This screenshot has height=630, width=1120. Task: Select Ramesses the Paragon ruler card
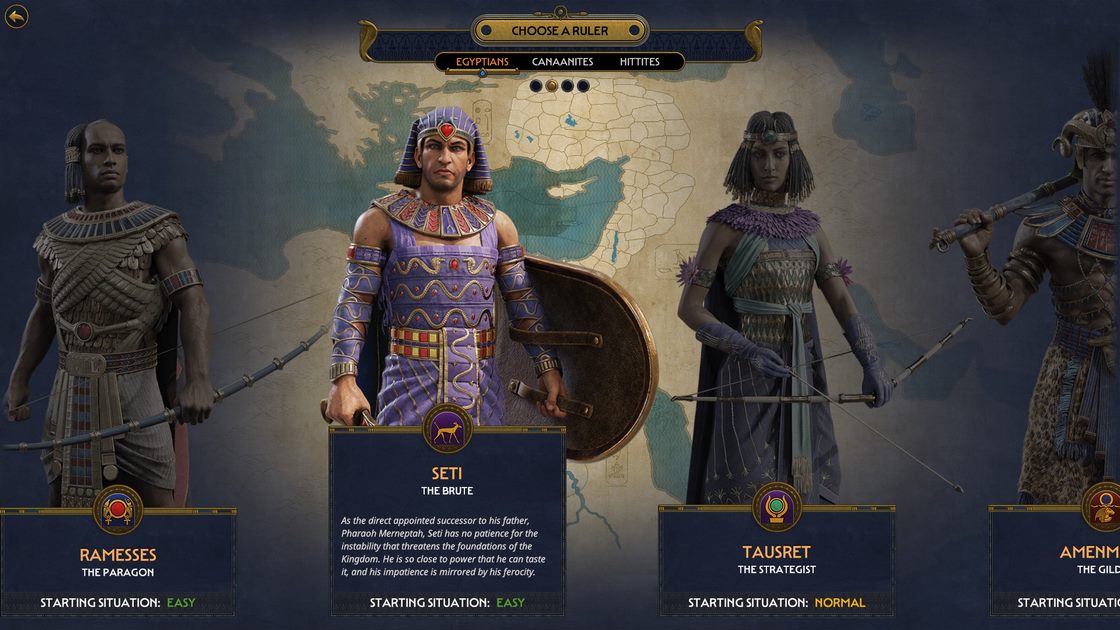[118, 561]
